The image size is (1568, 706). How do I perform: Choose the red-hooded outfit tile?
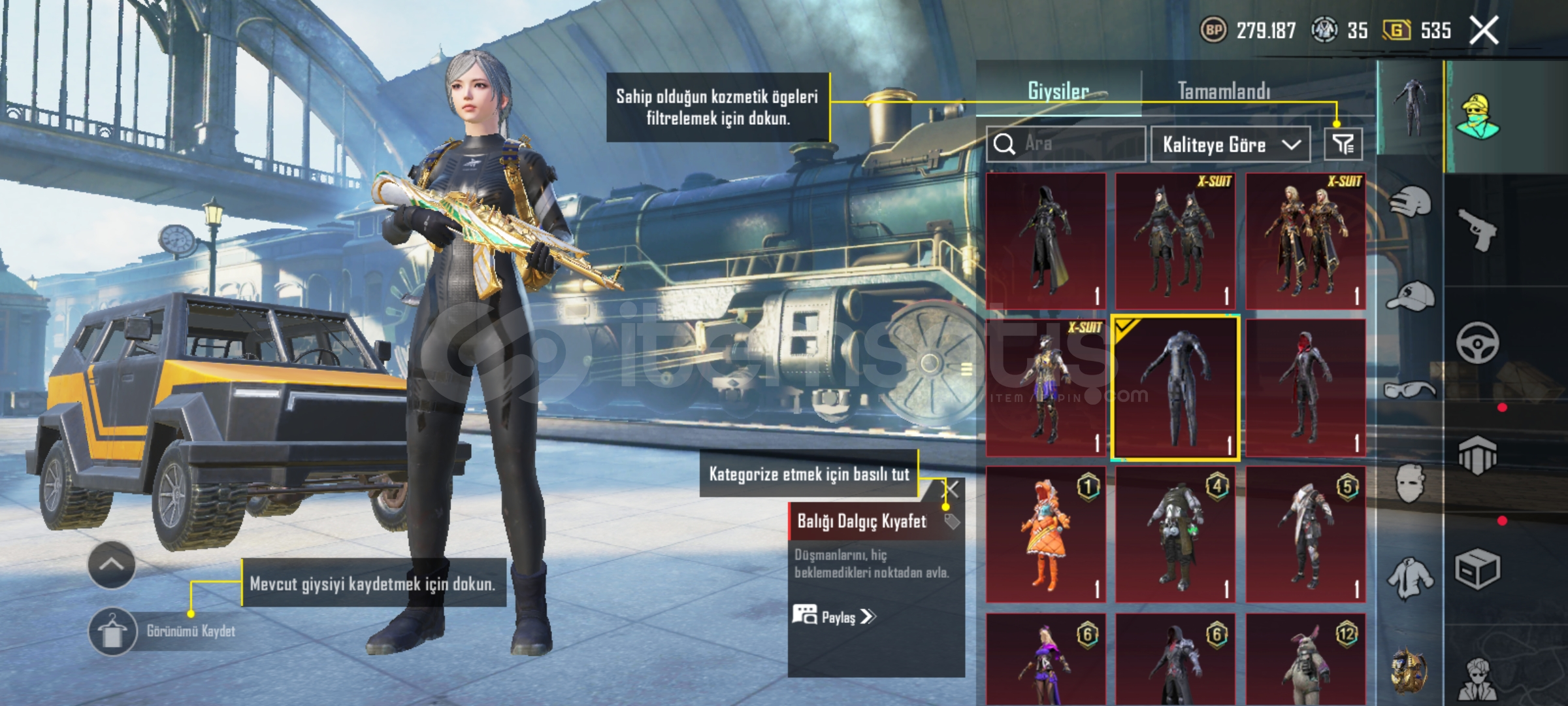click(x=1305, y=388)
